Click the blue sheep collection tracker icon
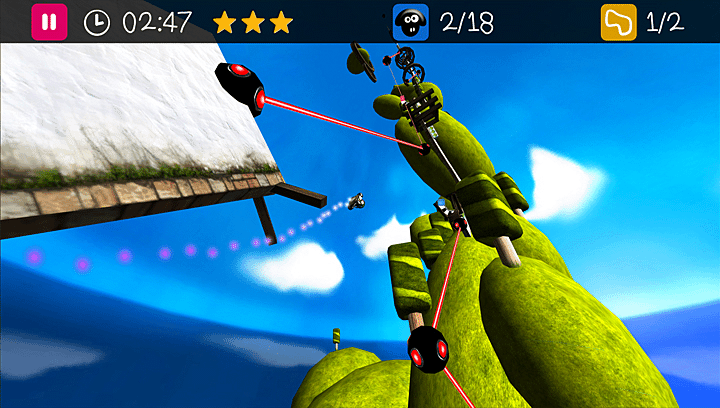The height and width of the screenshot is (408, 720). point(410,22)
